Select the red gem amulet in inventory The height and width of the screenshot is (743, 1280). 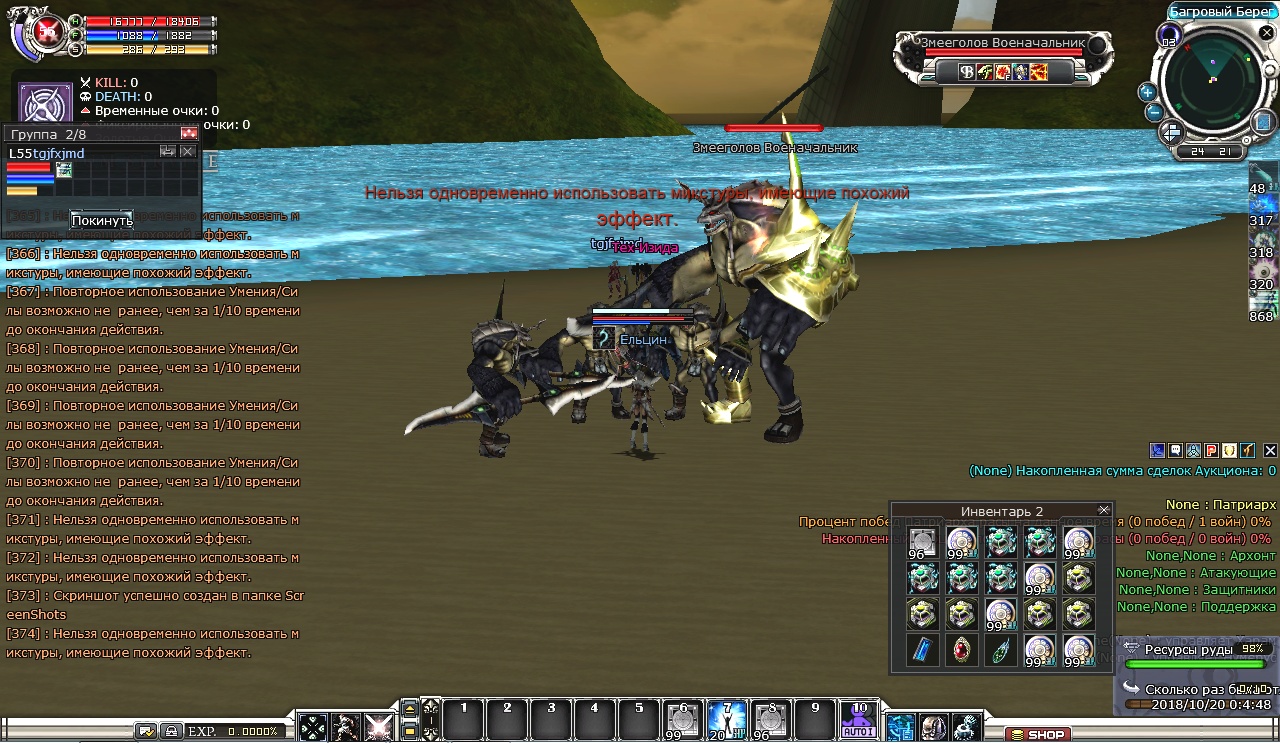click(x=962, y=650)
